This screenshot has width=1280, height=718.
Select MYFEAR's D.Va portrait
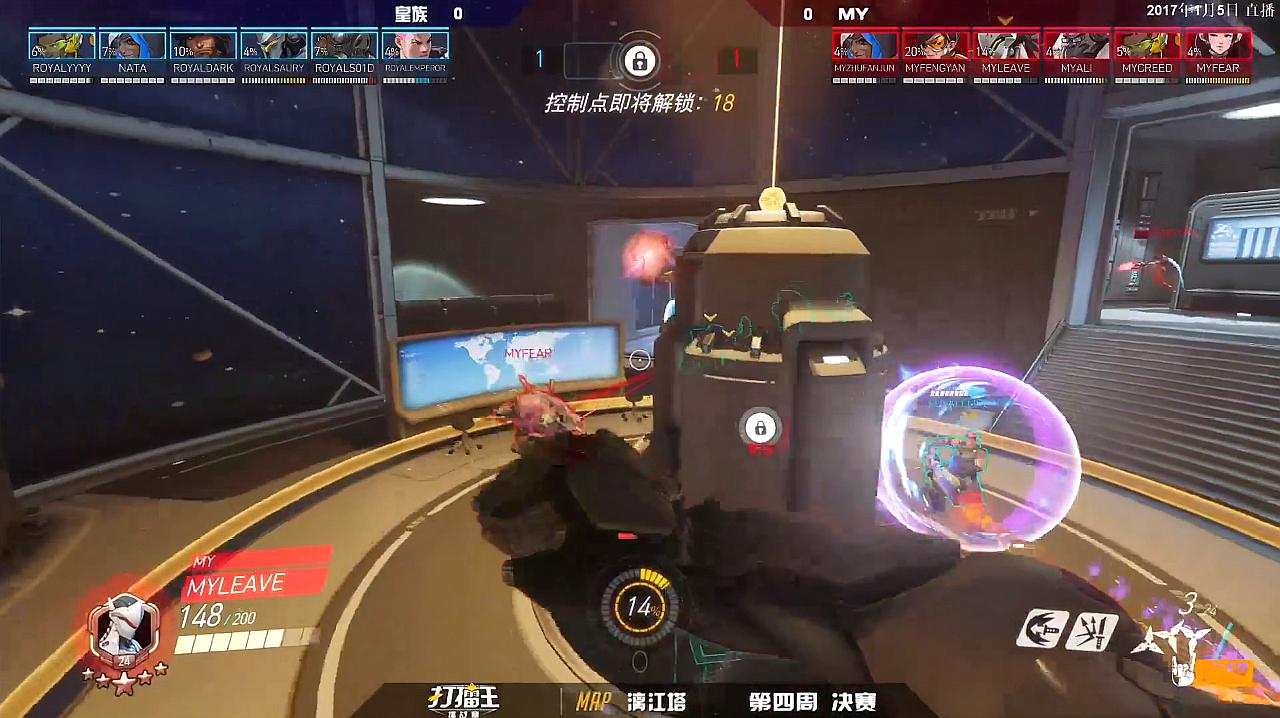click(x=1217, y=46)
